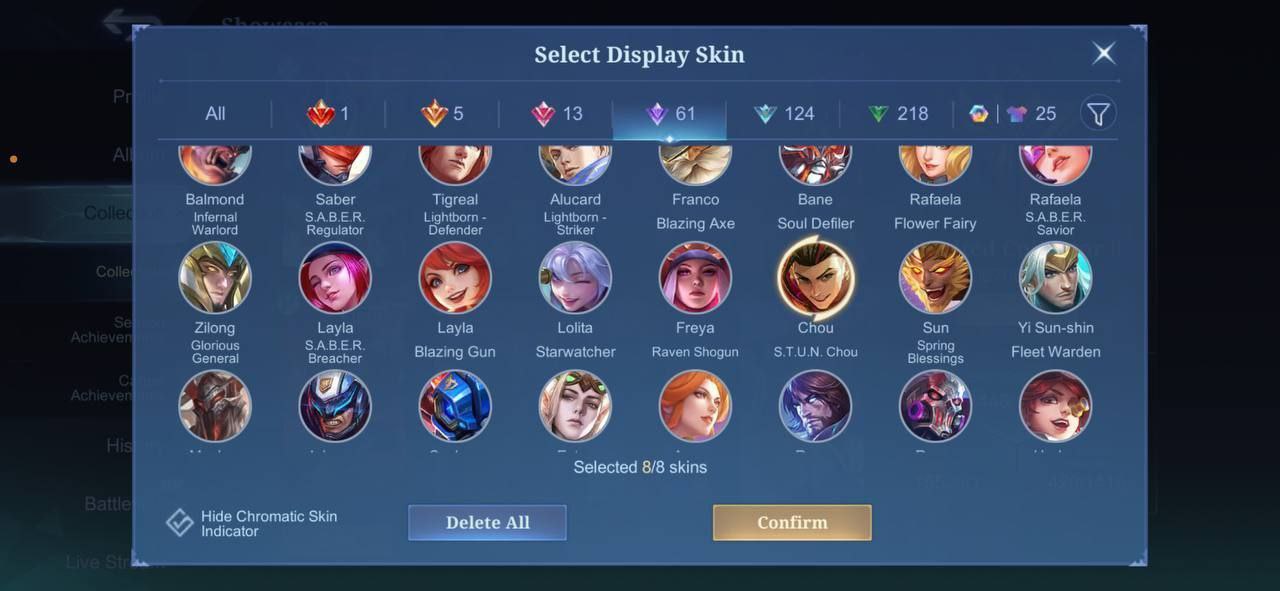Open the skin filter funnel button
The image size is (1280, 591).
(x=1098, y=114)
